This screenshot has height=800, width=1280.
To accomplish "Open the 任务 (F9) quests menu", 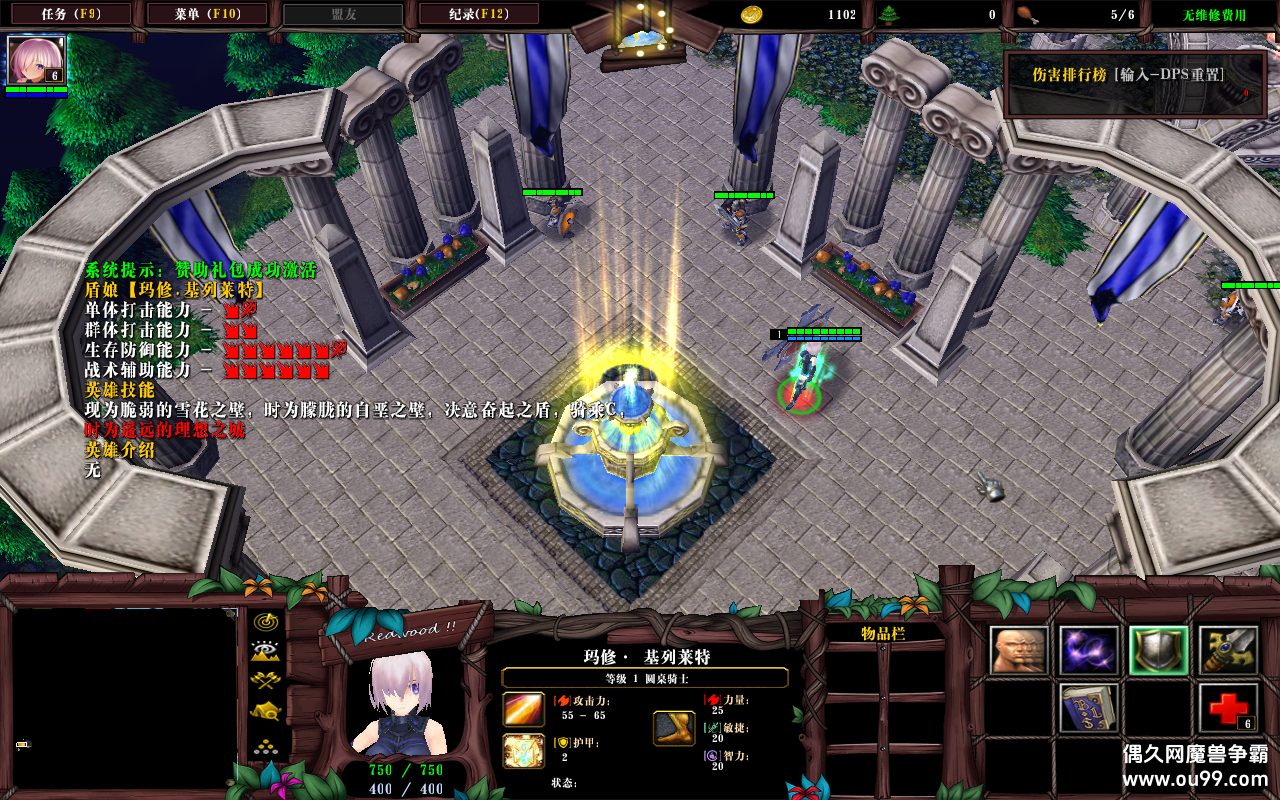I will tap(71, 14).
